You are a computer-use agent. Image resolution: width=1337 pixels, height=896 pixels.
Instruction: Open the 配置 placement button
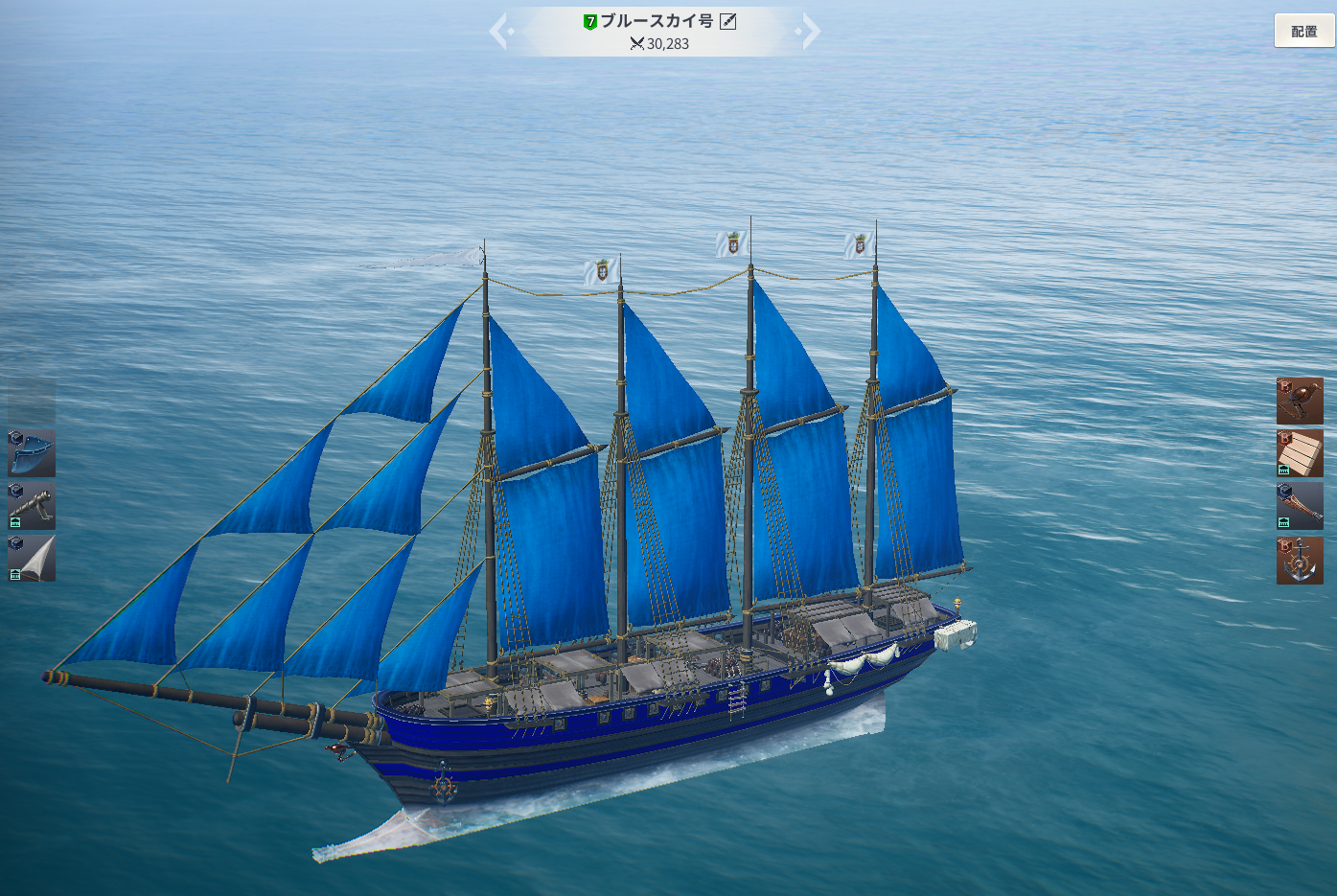pos(1303,31)
